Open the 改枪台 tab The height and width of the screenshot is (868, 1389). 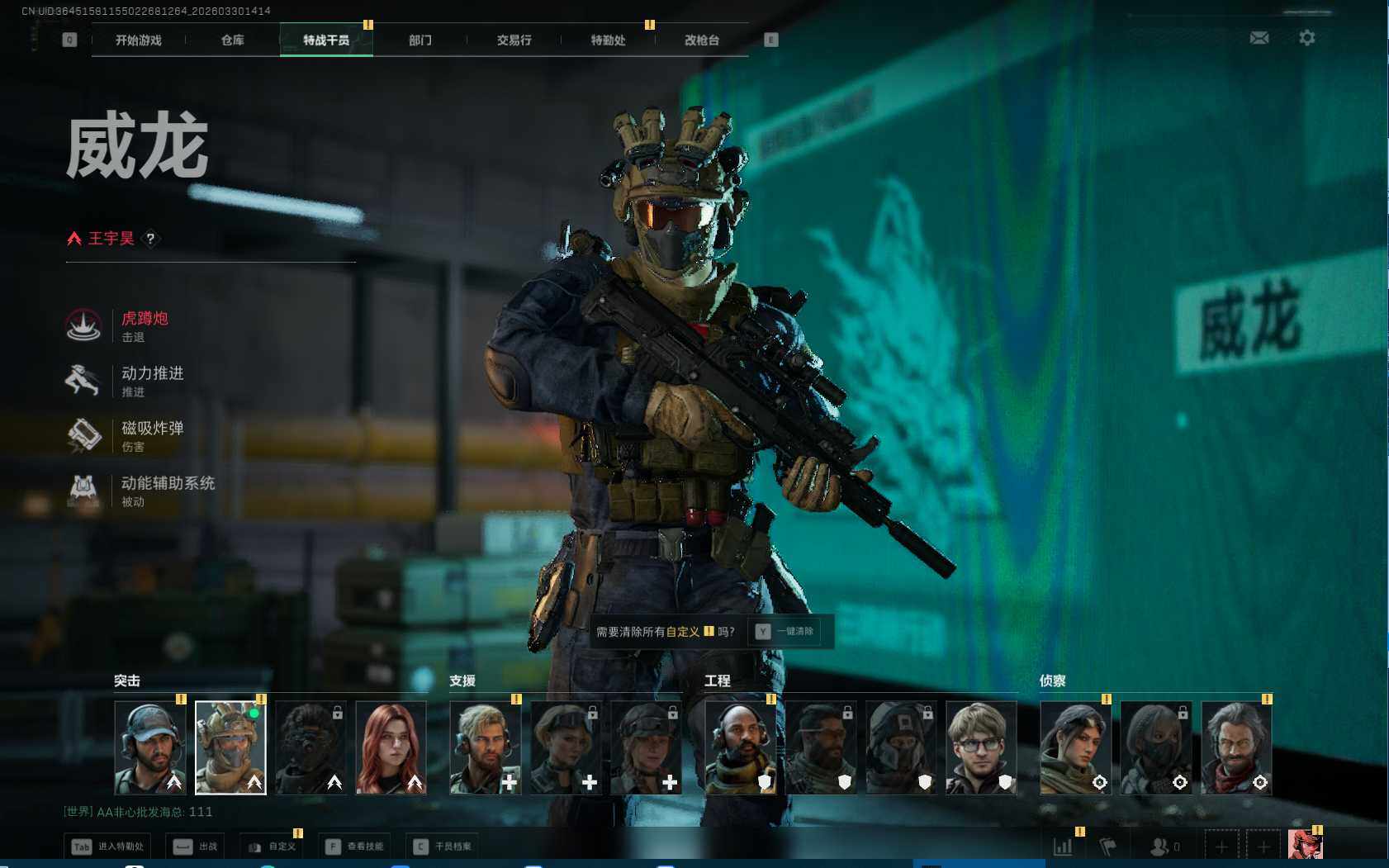tap(701, 40)
